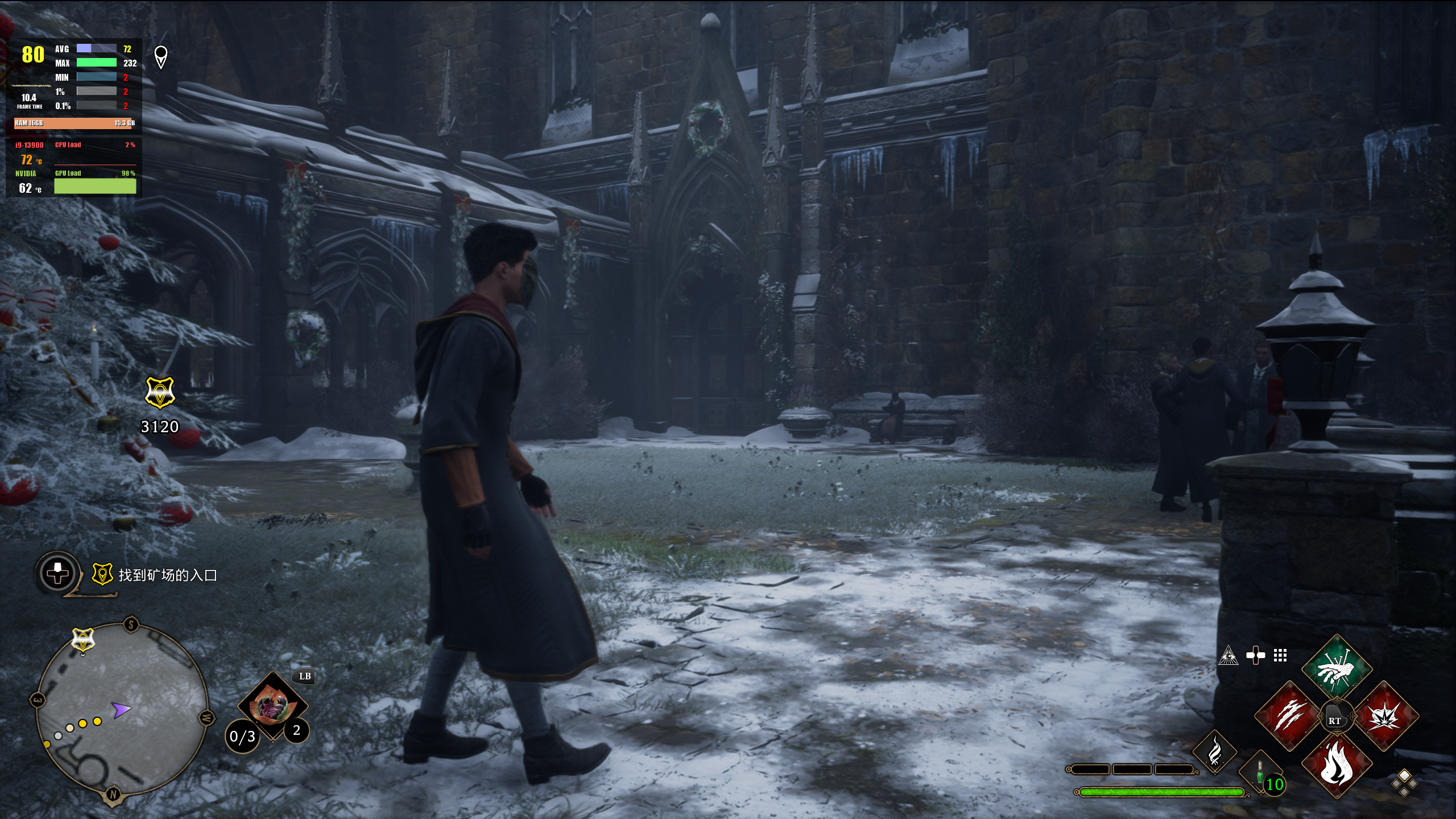The height and width of the screenshot is (819, 1456).
Task: Trigger the ancient magic wisp icon
Action: 1214,752
